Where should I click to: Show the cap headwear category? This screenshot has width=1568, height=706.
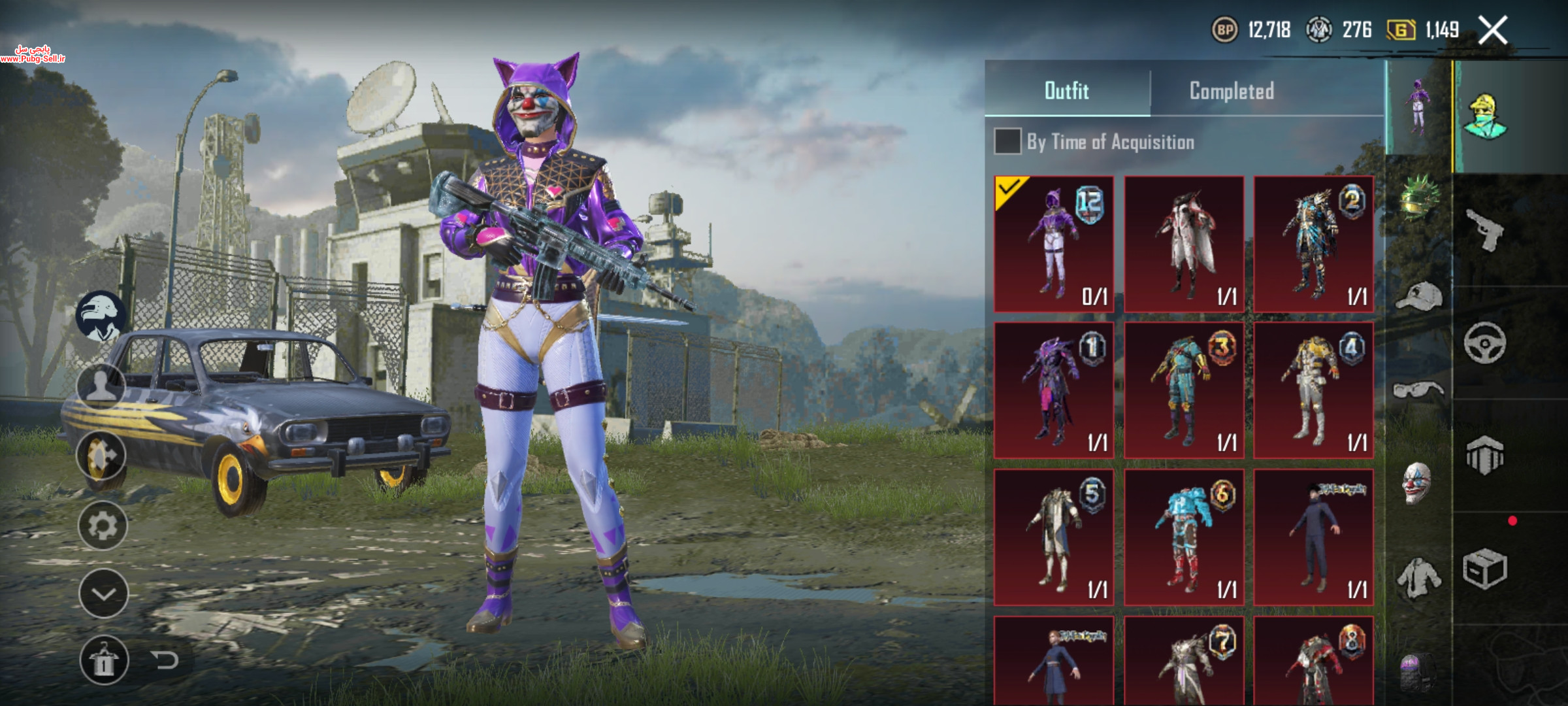pos(1418,297)
